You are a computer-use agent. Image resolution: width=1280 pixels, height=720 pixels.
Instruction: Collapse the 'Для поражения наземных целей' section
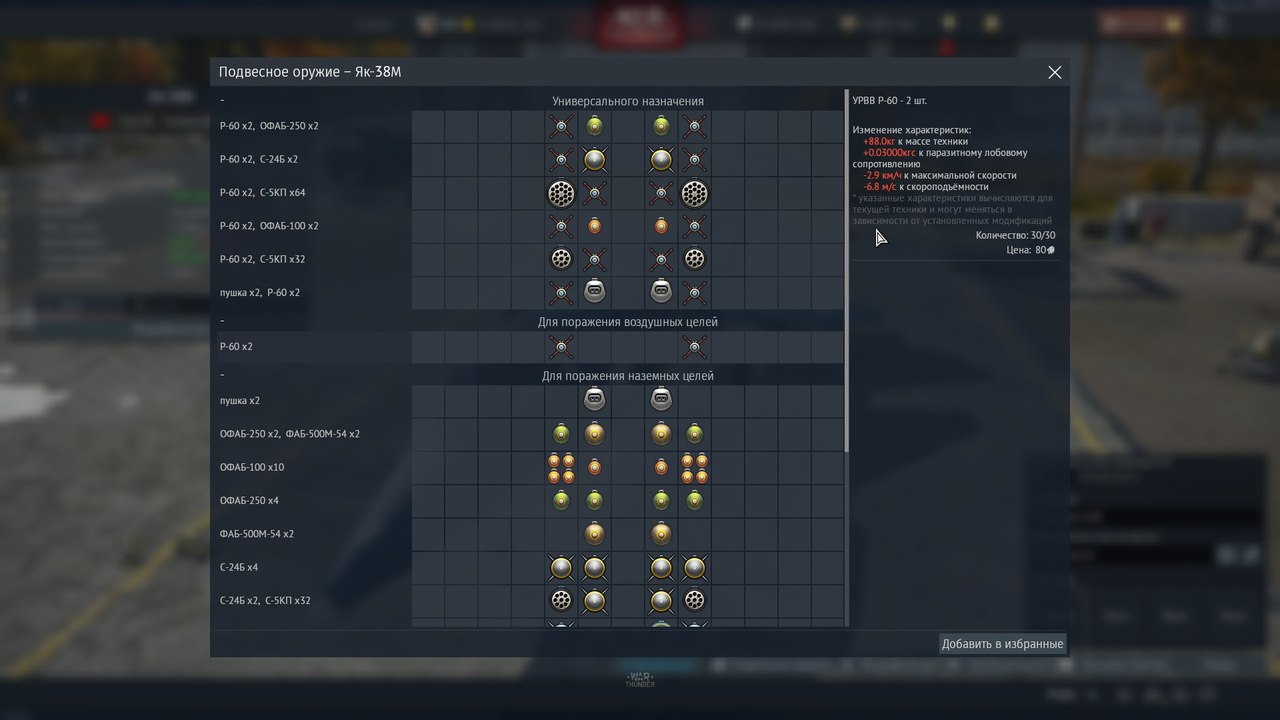click(222, 376)
